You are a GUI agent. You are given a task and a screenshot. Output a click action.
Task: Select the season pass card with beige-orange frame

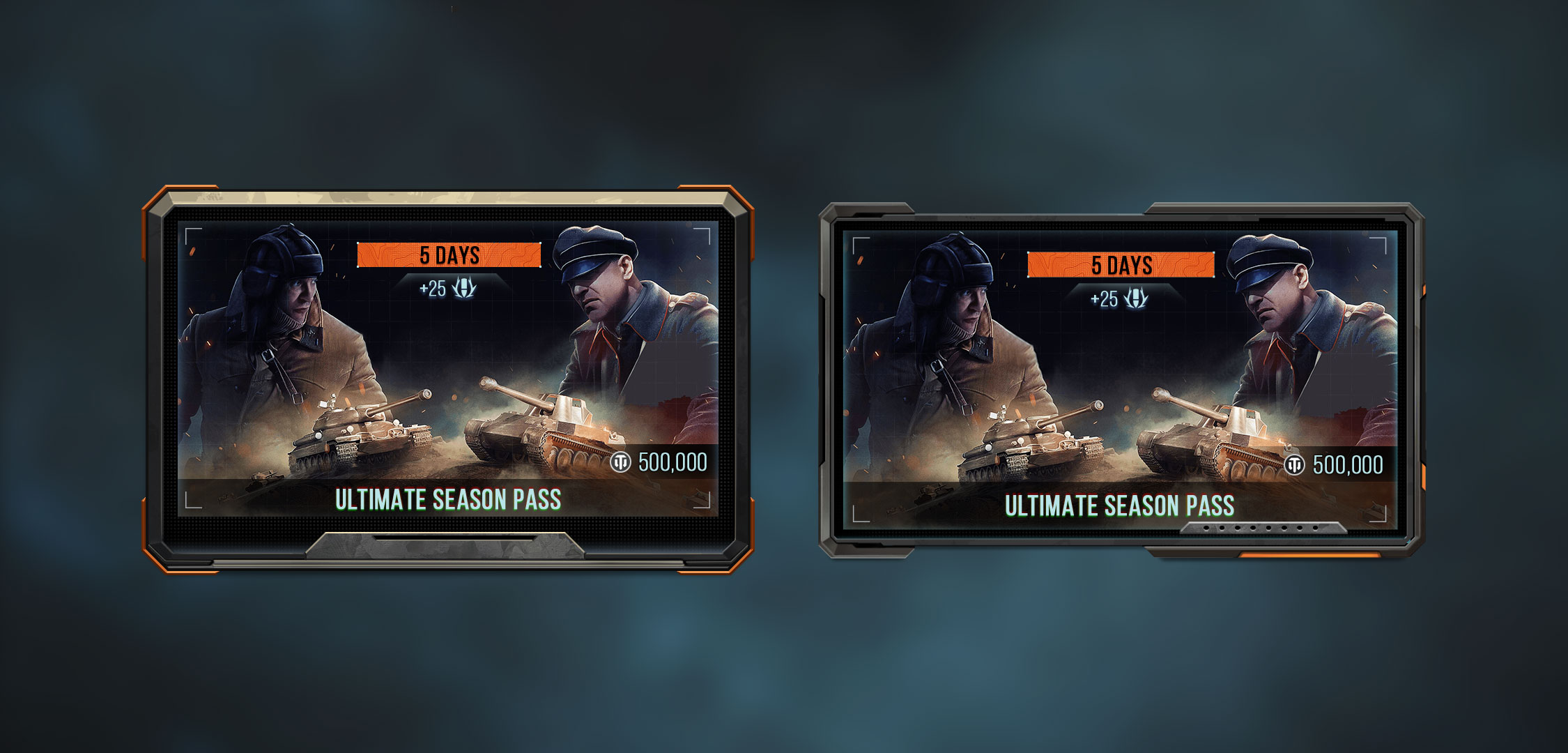point(447,380)
